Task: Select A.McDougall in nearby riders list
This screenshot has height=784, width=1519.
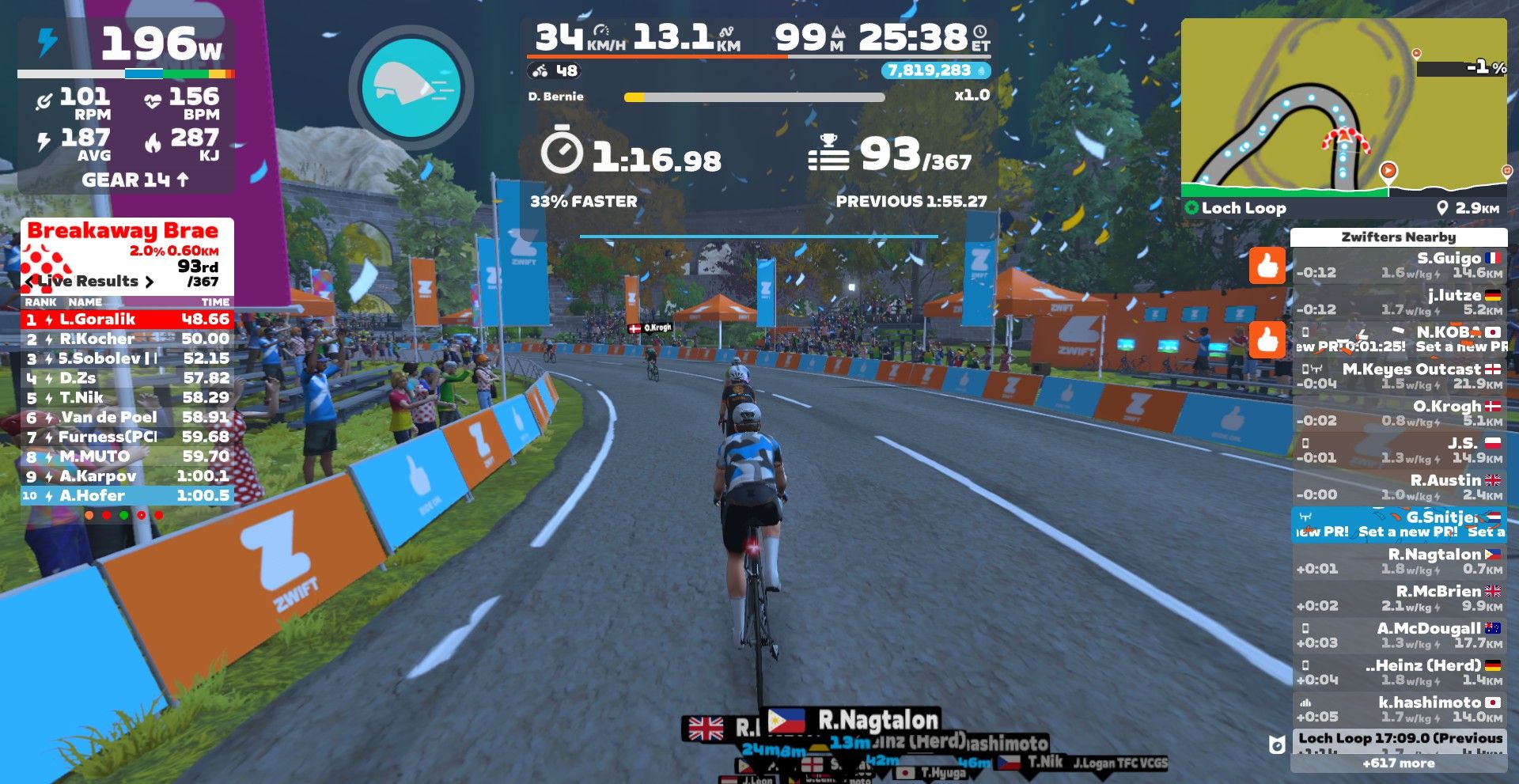Action: tap(1399, 636)
